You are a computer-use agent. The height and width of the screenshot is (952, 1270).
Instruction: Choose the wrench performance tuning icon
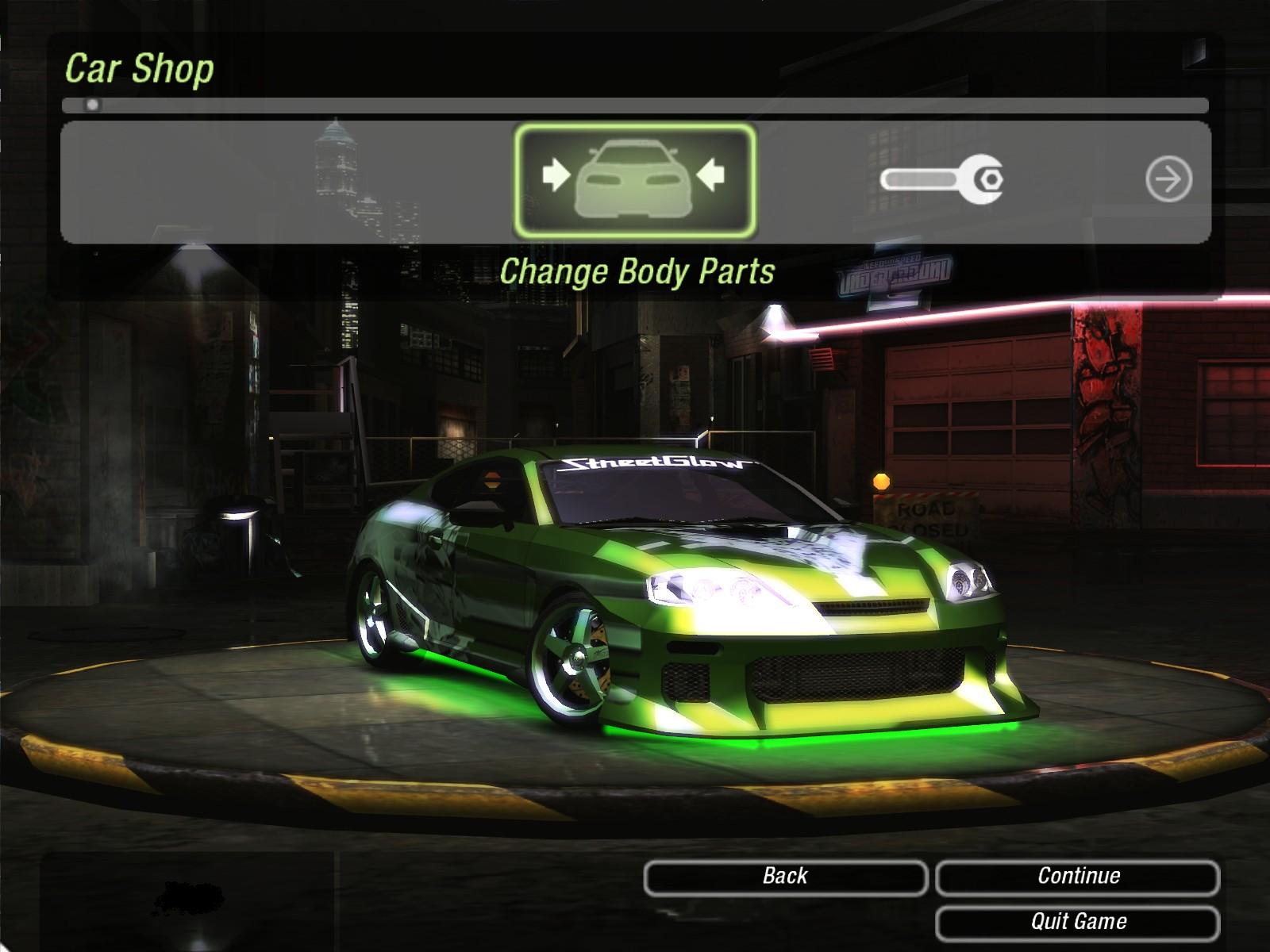tap(942, 179)
